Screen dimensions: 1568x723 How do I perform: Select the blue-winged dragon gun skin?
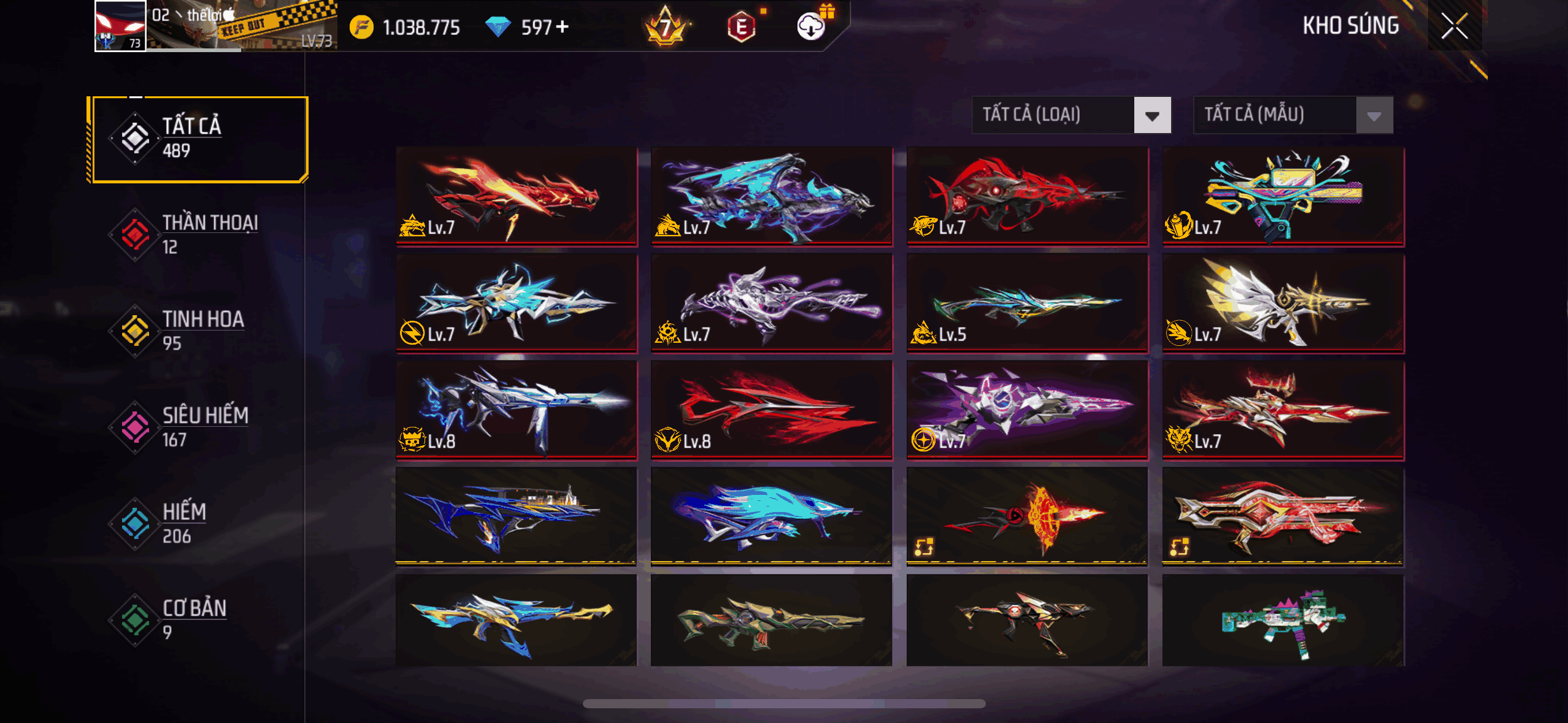click(772, 196)
